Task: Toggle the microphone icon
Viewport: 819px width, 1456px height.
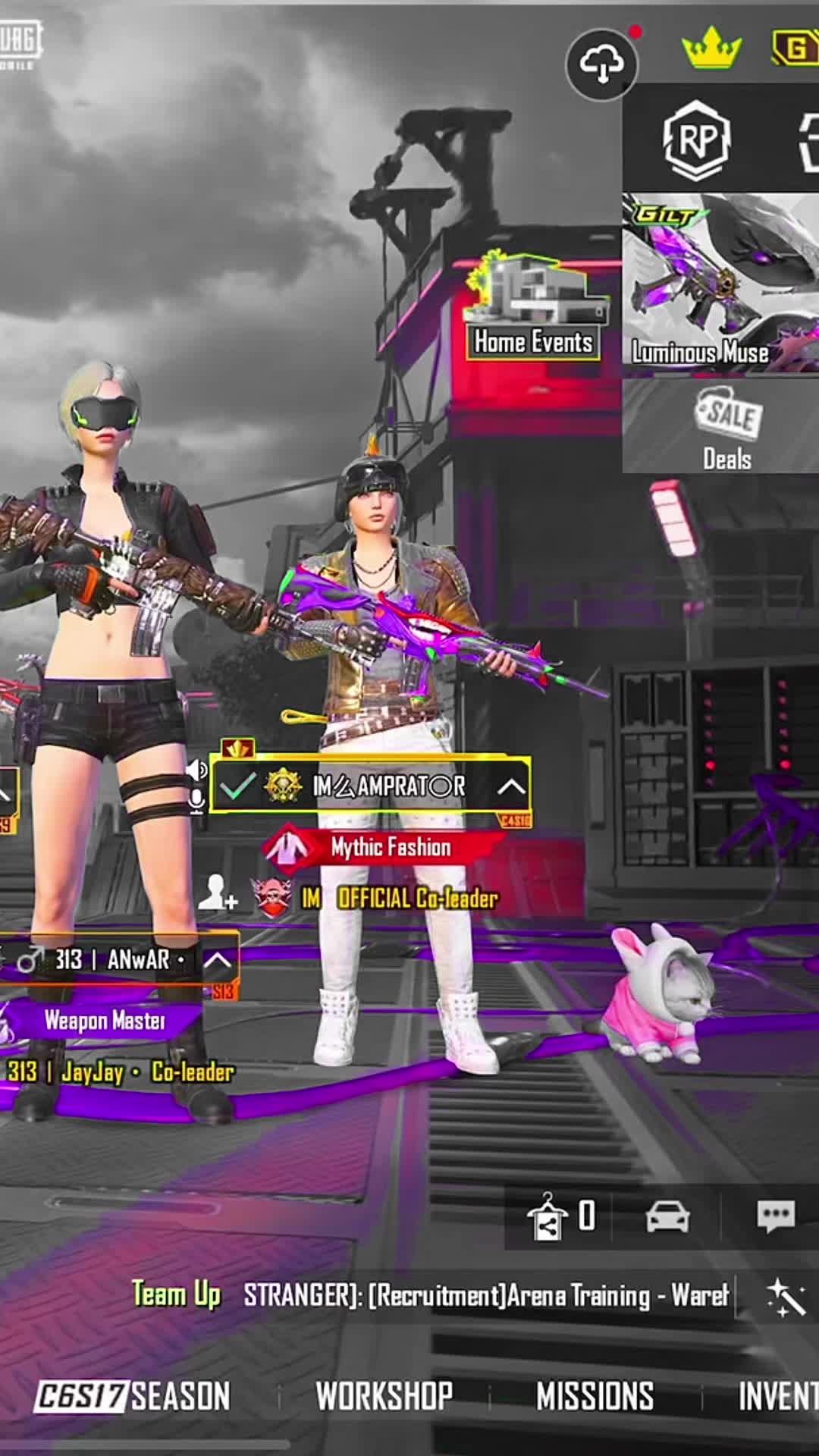Action: (x=196, y=801)
